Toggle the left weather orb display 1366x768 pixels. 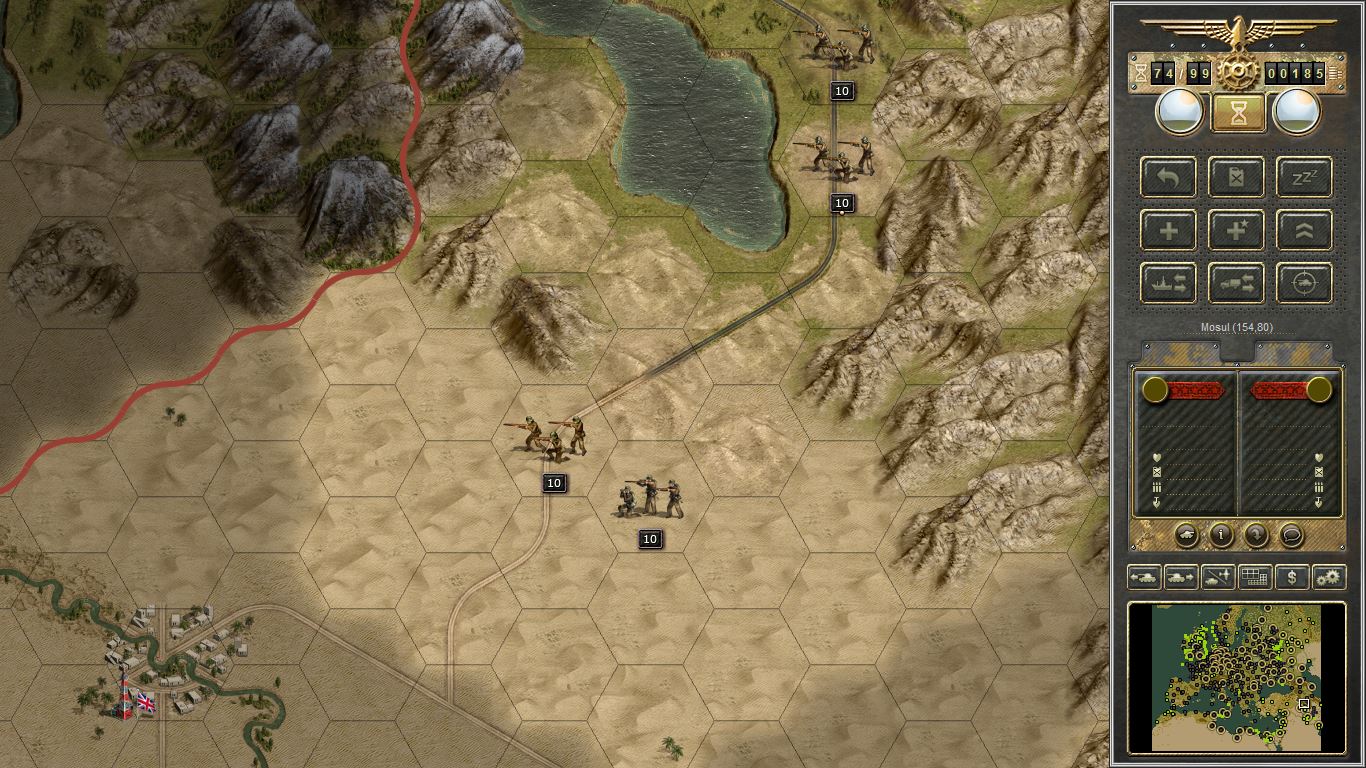(1178, 111)
